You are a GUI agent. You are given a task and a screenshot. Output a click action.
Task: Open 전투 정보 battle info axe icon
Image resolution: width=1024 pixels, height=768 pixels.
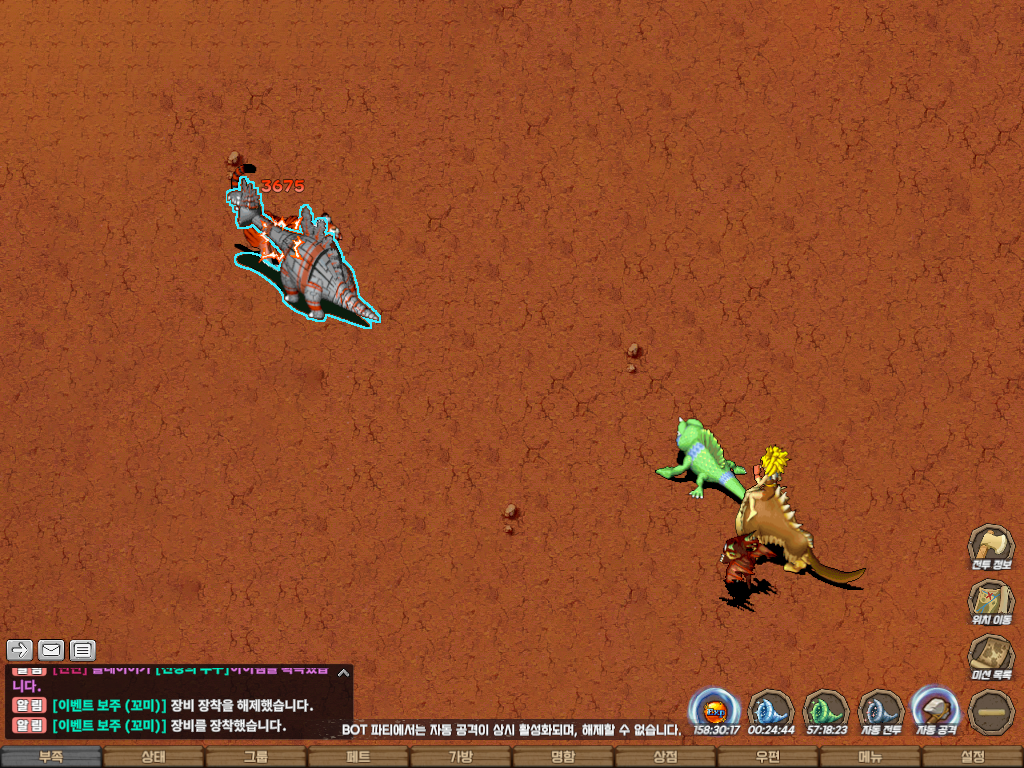[990, 545]
